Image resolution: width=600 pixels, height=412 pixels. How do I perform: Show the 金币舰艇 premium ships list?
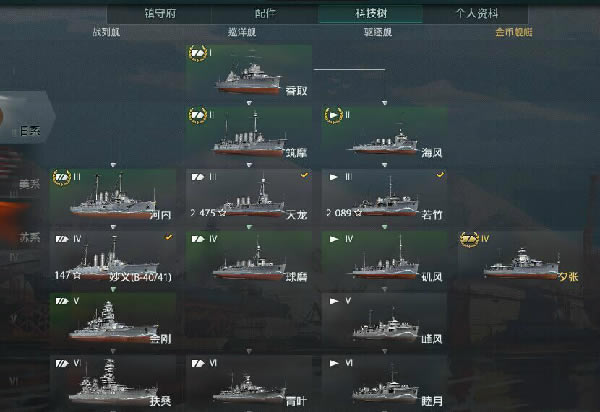tap(513, 32)
